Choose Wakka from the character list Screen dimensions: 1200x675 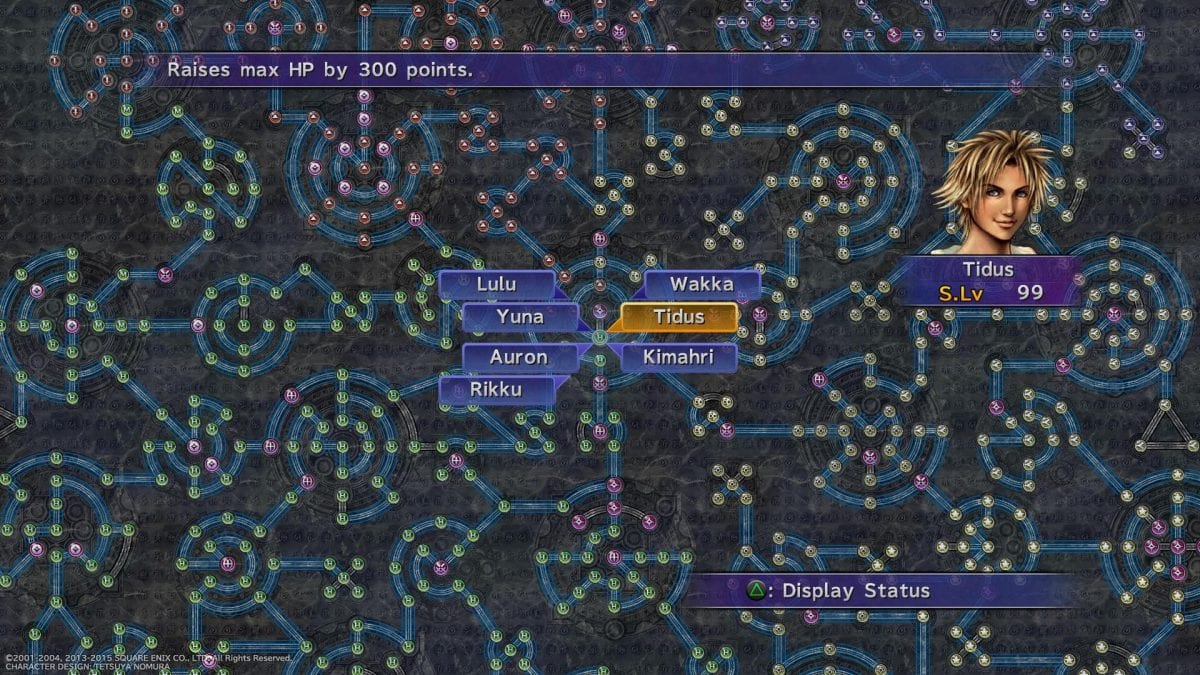[701, 284]
